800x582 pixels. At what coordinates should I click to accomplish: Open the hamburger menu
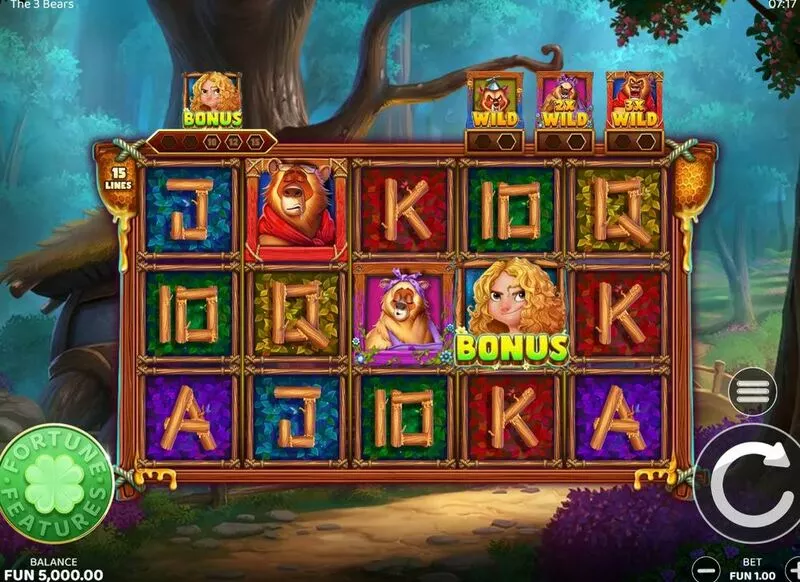753,390
